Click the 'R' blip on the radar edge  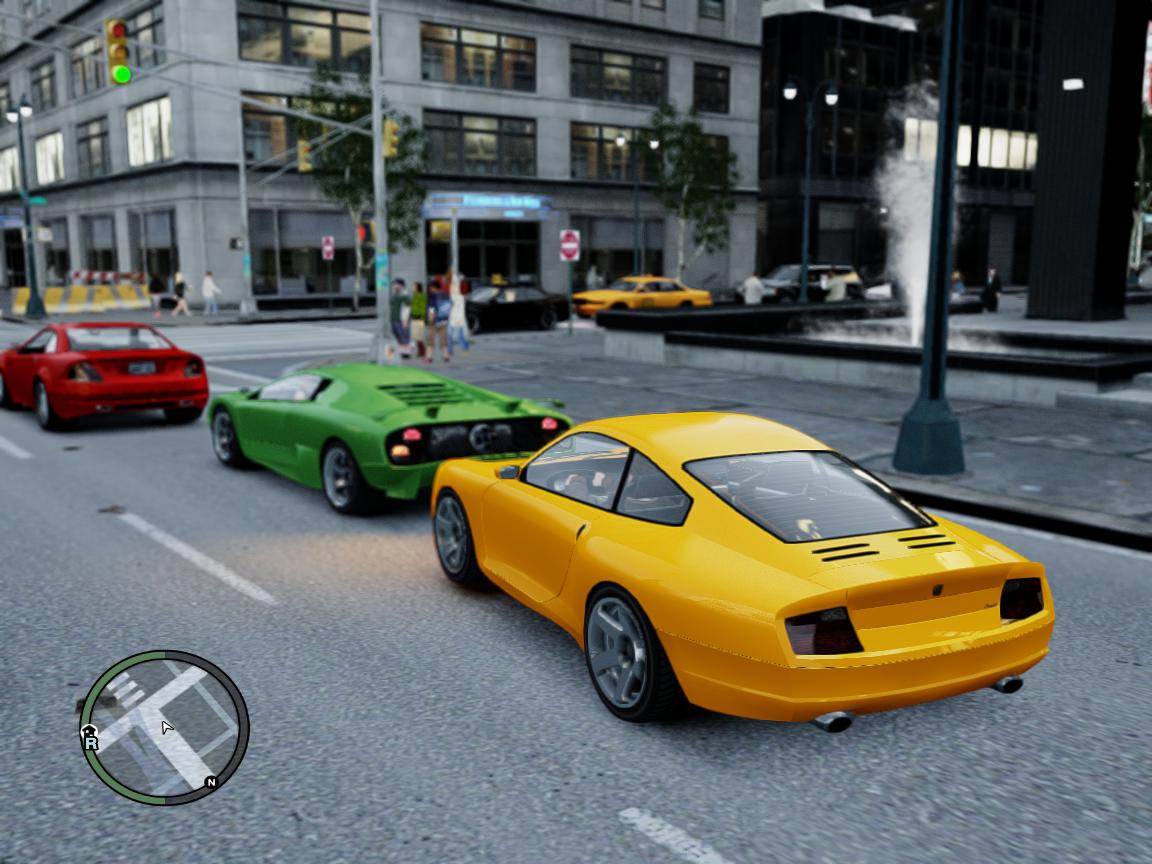92,744
